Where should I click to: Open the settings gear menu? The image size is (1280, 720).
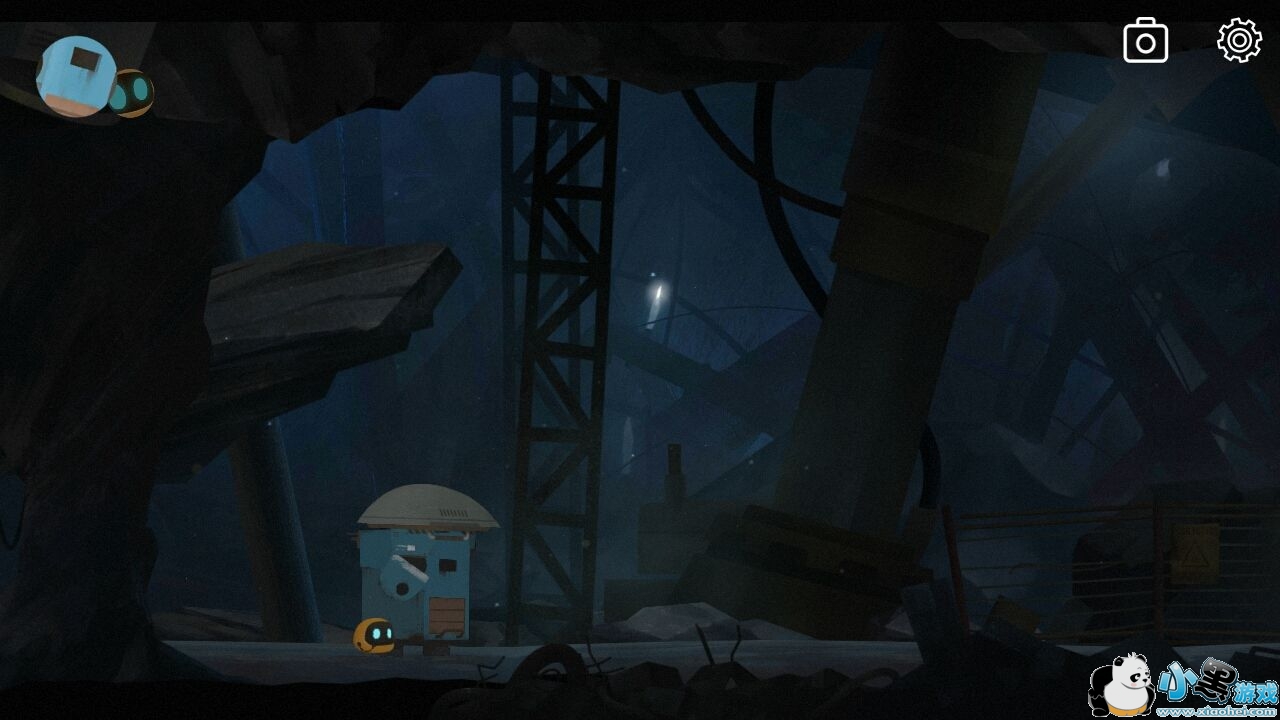[1239, 41]
